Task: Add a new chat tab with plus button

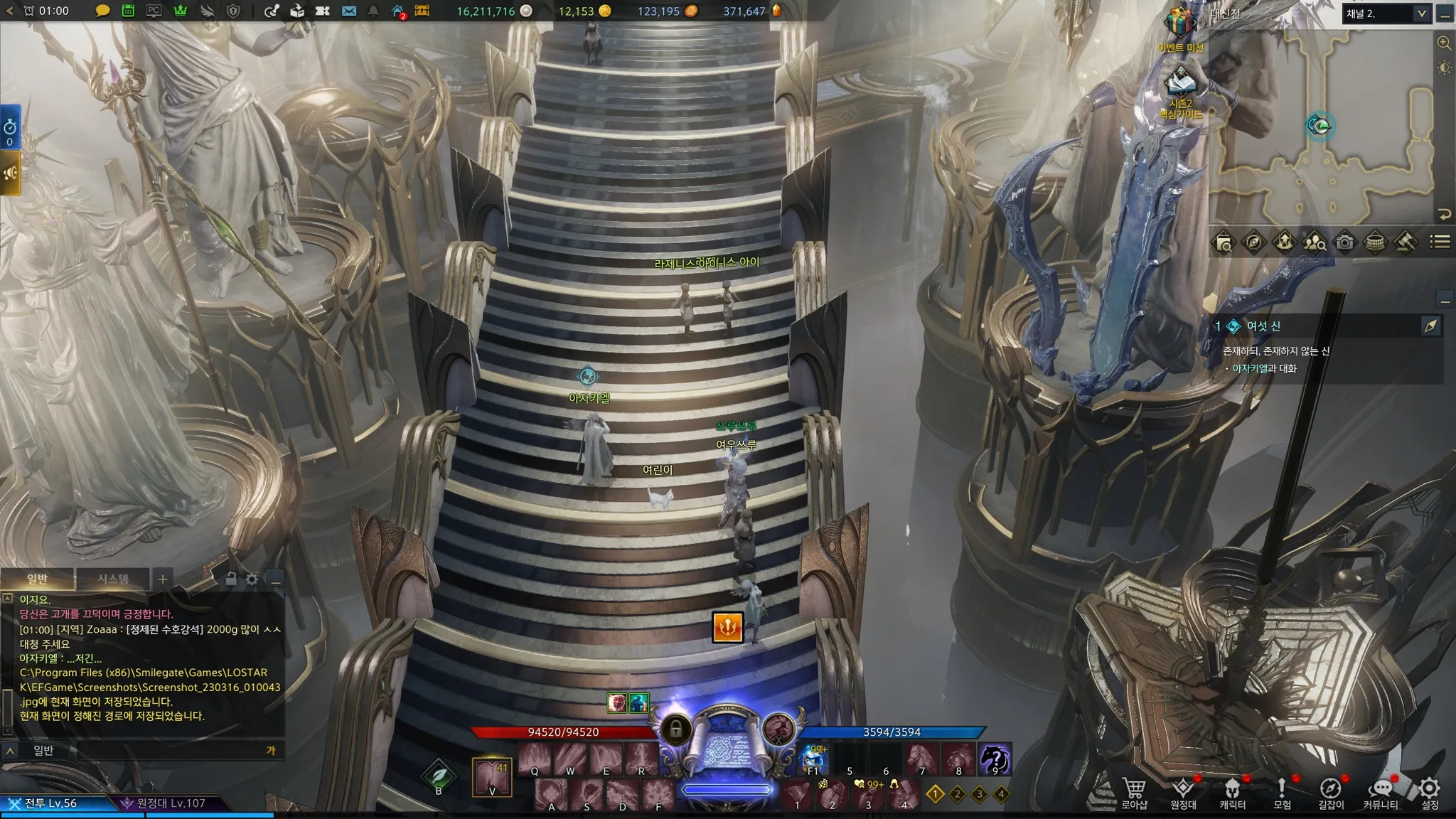Action: 162,579
